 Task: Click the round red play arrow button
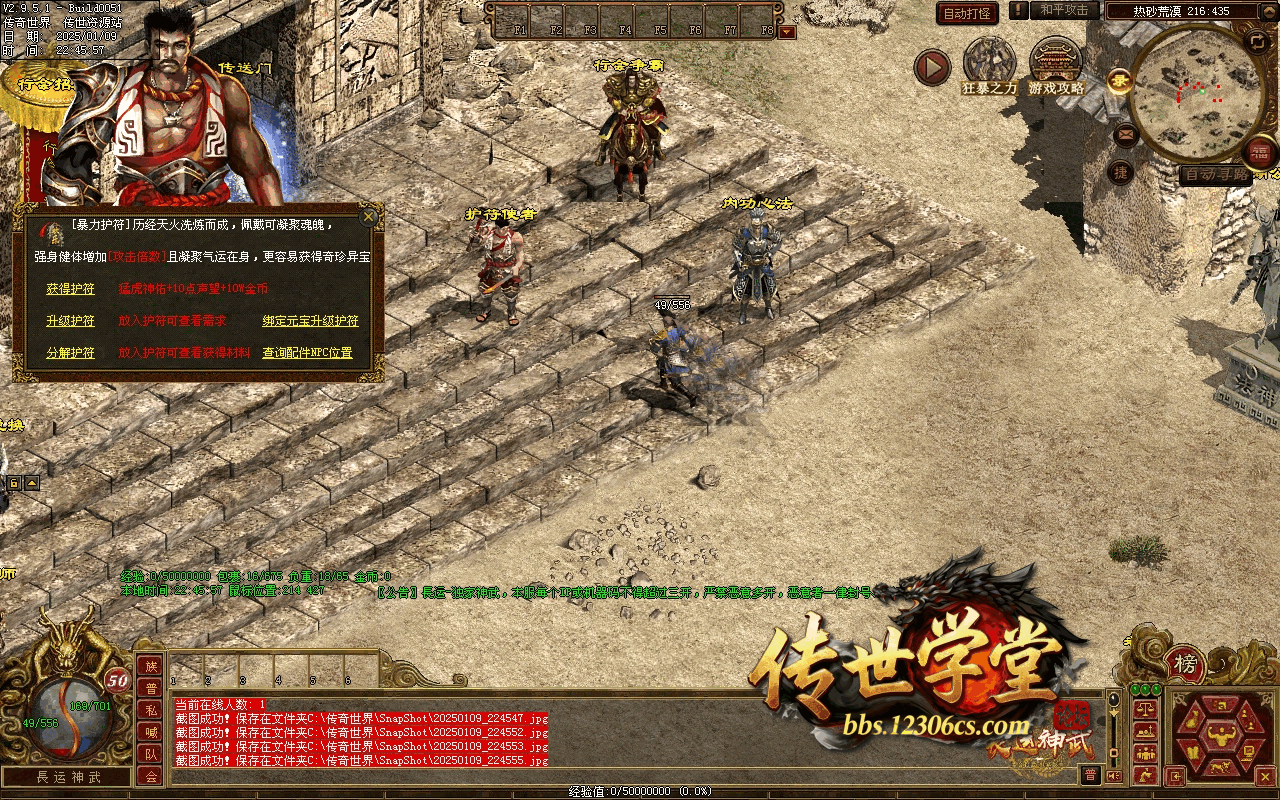(x=932, y=67)
